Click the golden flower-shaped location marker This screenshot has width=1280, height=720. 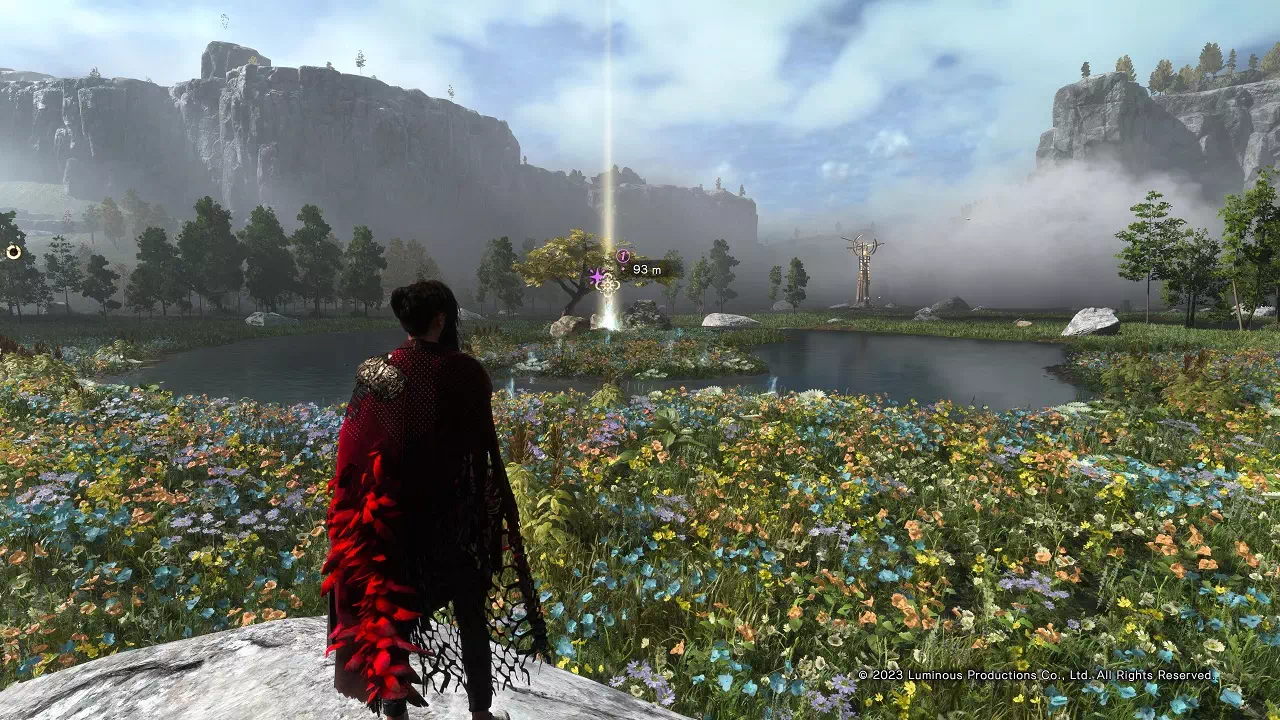coord(608,285)
